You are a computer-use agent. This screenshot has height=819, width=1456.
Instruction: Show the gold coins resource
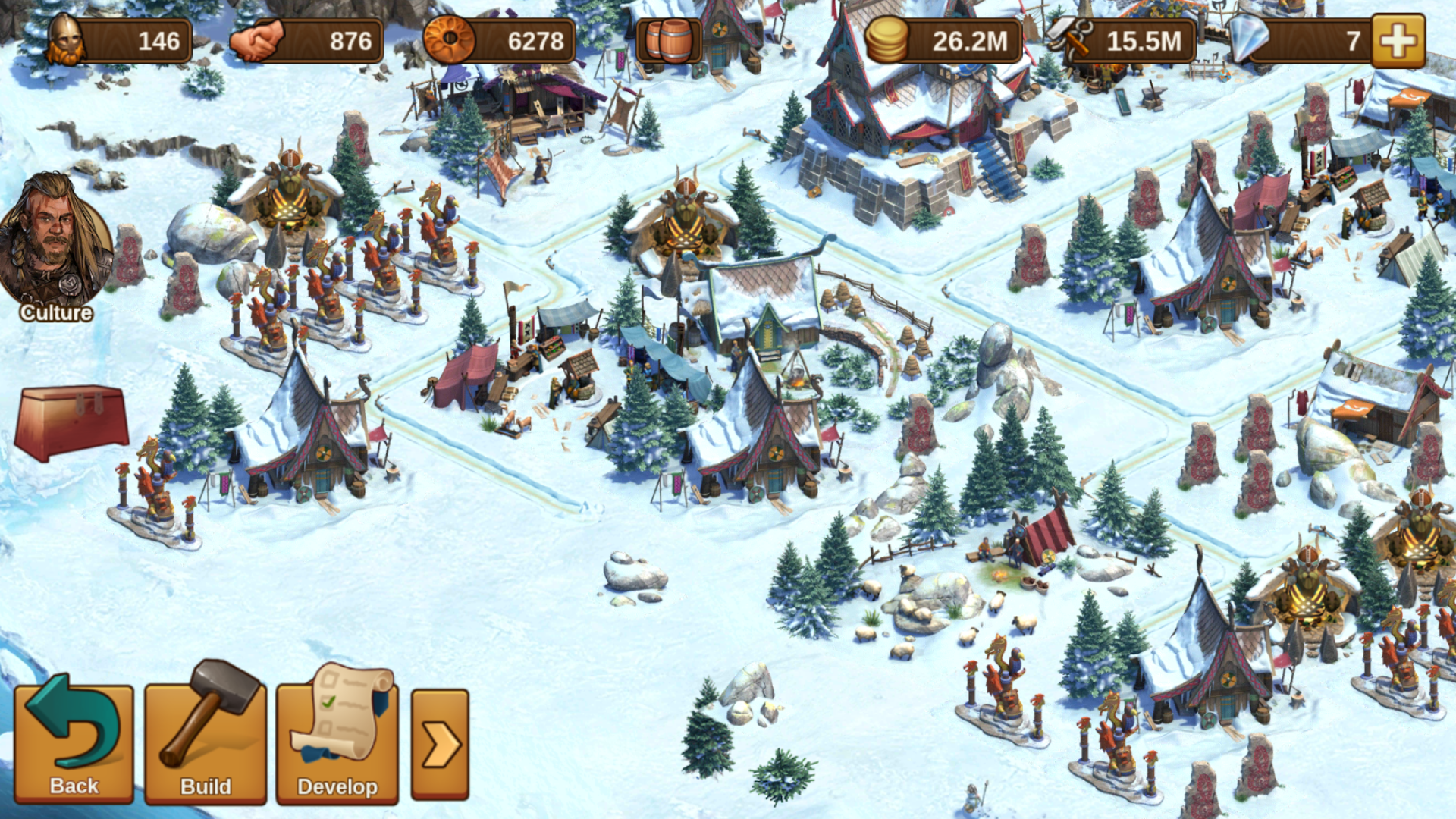click(x=940, y=41)
